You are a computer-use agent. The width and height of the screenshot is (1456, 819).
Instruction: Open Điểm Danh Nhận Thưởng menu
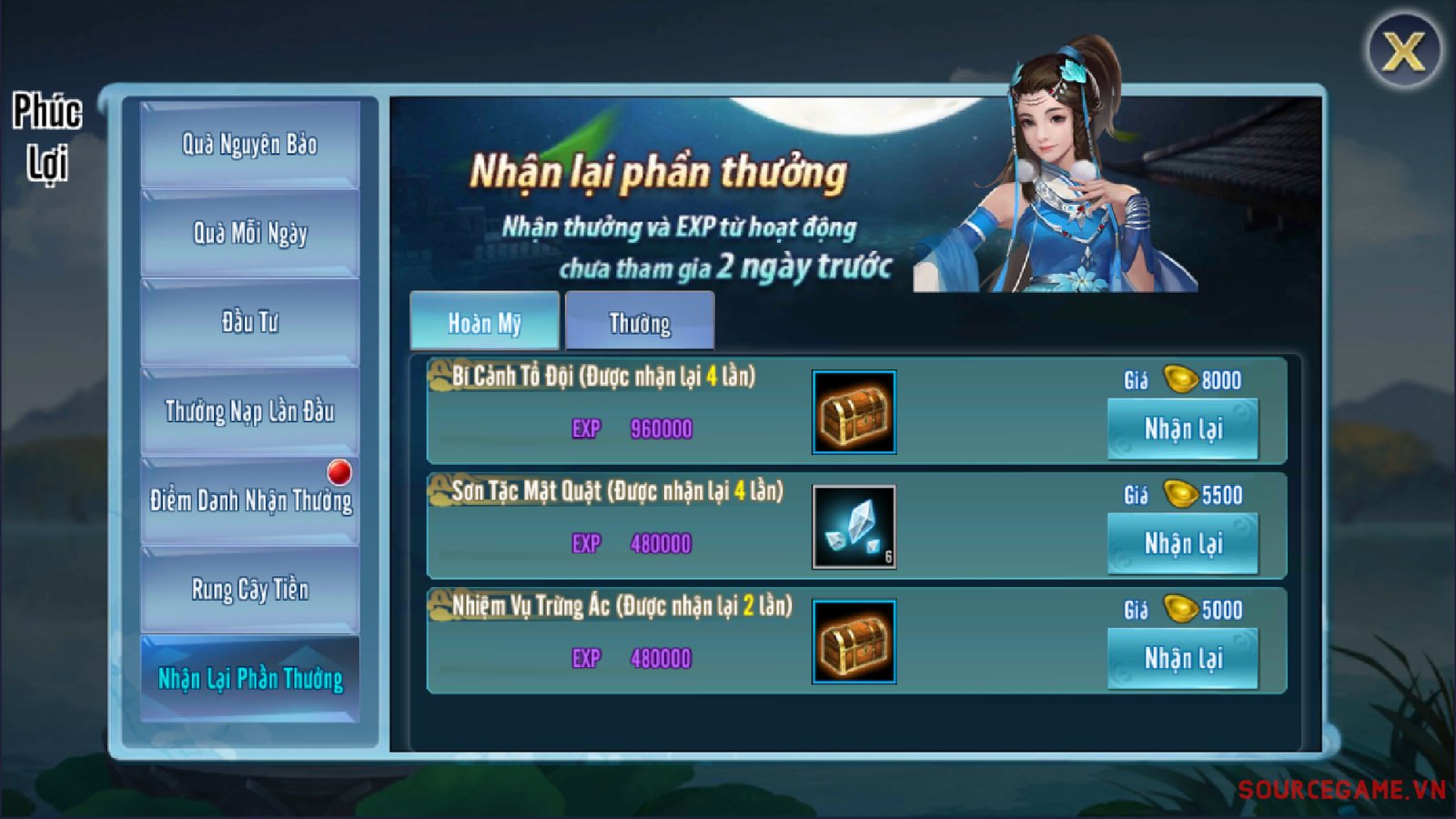pyautogui.click(x=250, y=500)
